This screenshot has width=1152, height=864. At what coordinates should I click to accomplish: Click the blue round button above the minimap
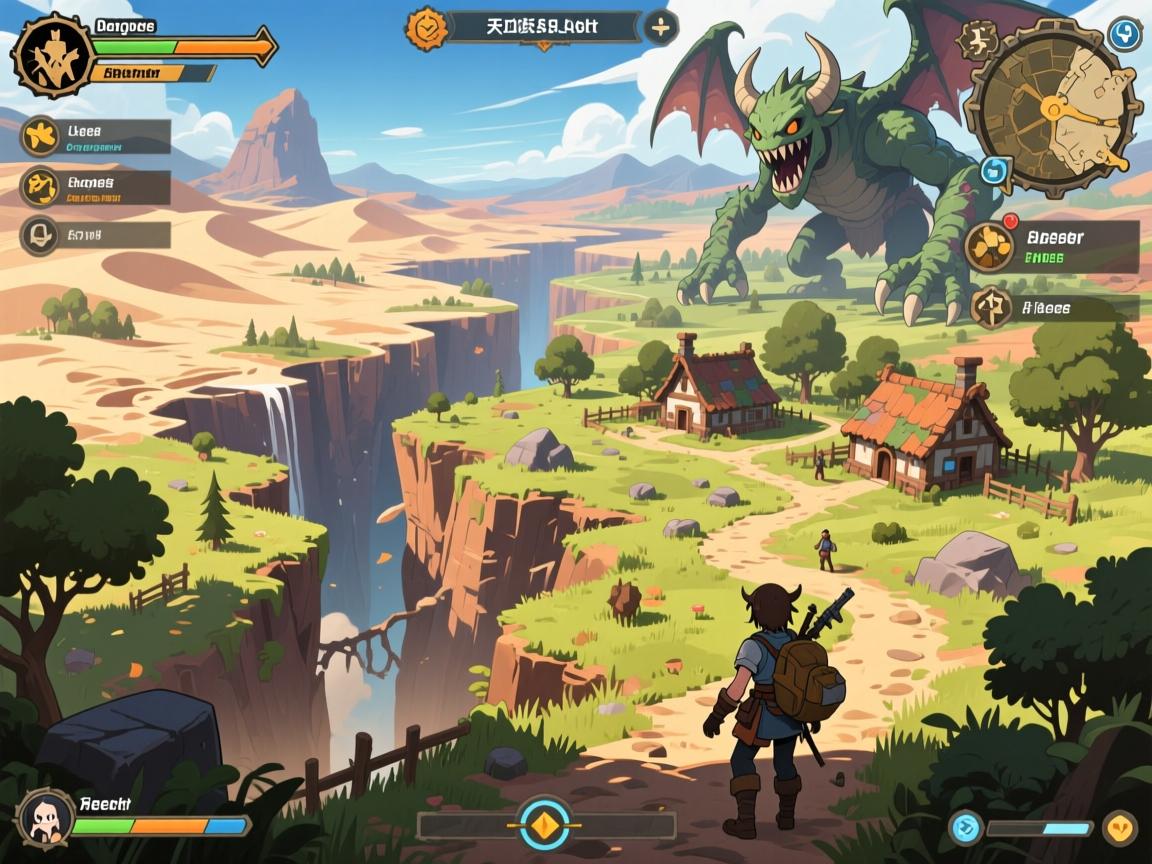point(1125,34)
